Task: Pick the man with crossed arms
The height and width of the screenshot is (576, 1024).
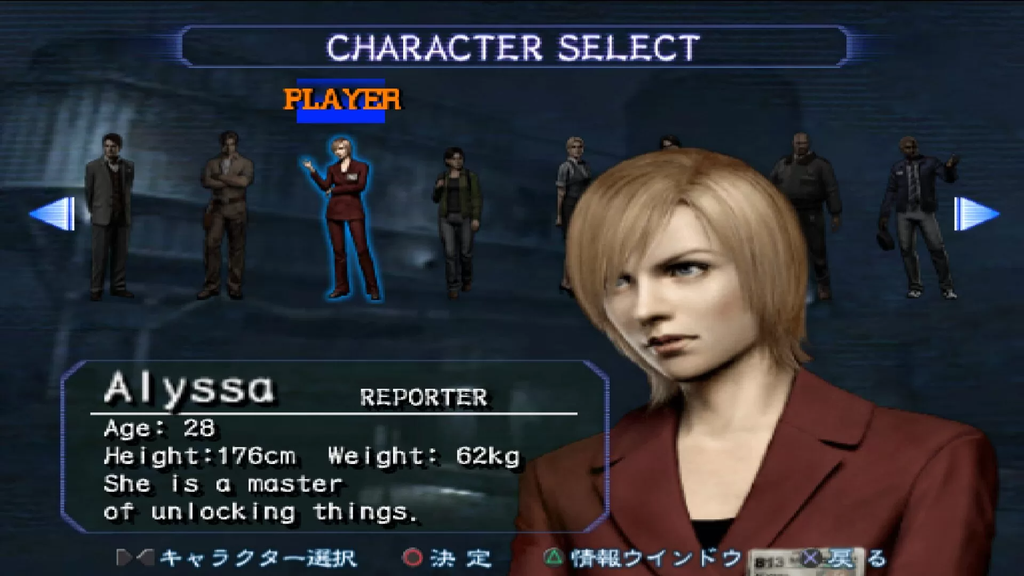Action: [x=225, y=213]
